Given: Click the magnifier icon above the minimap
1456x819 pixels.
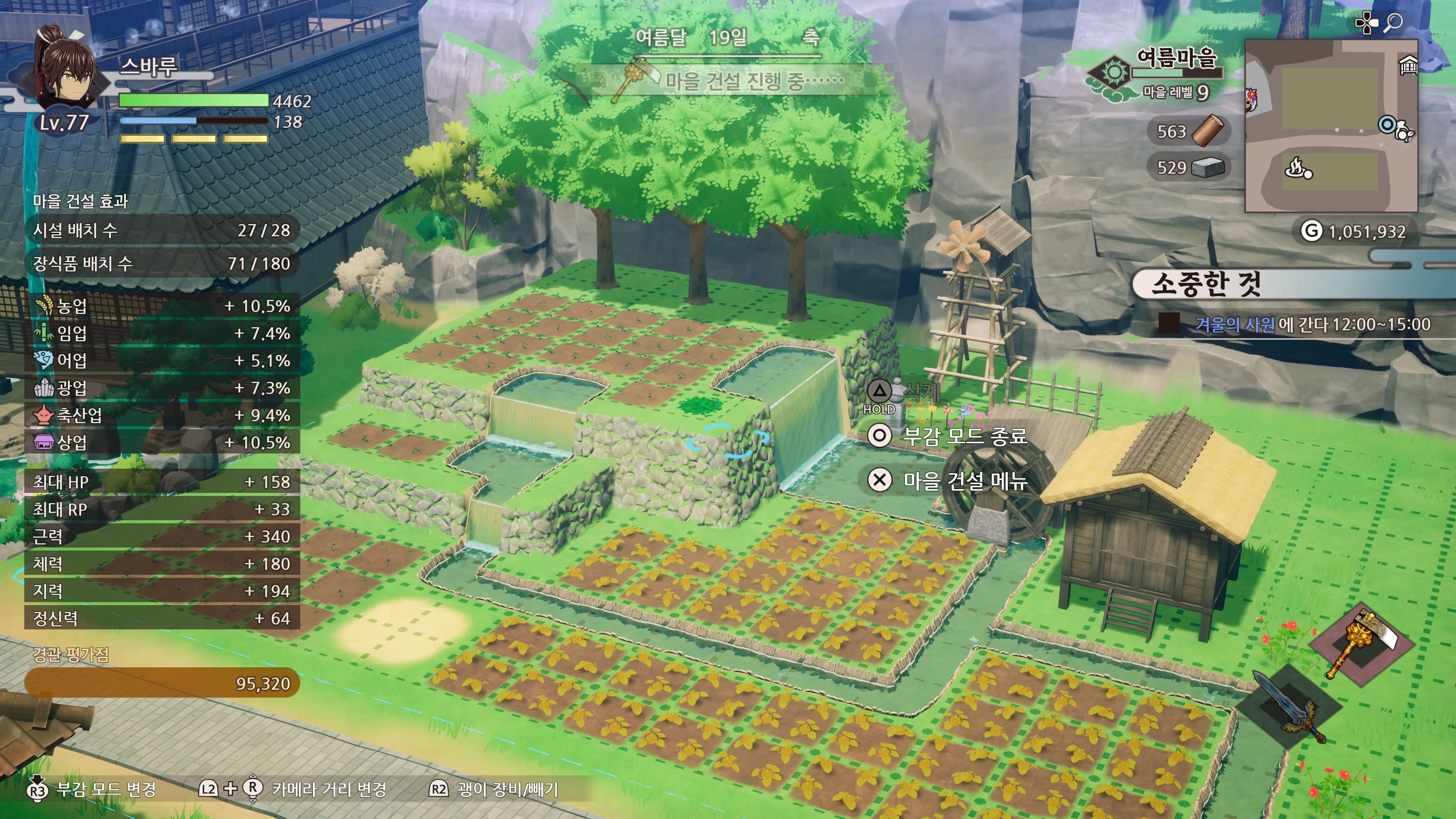Looking at the screenshot, I should (x=1394, y=23).
